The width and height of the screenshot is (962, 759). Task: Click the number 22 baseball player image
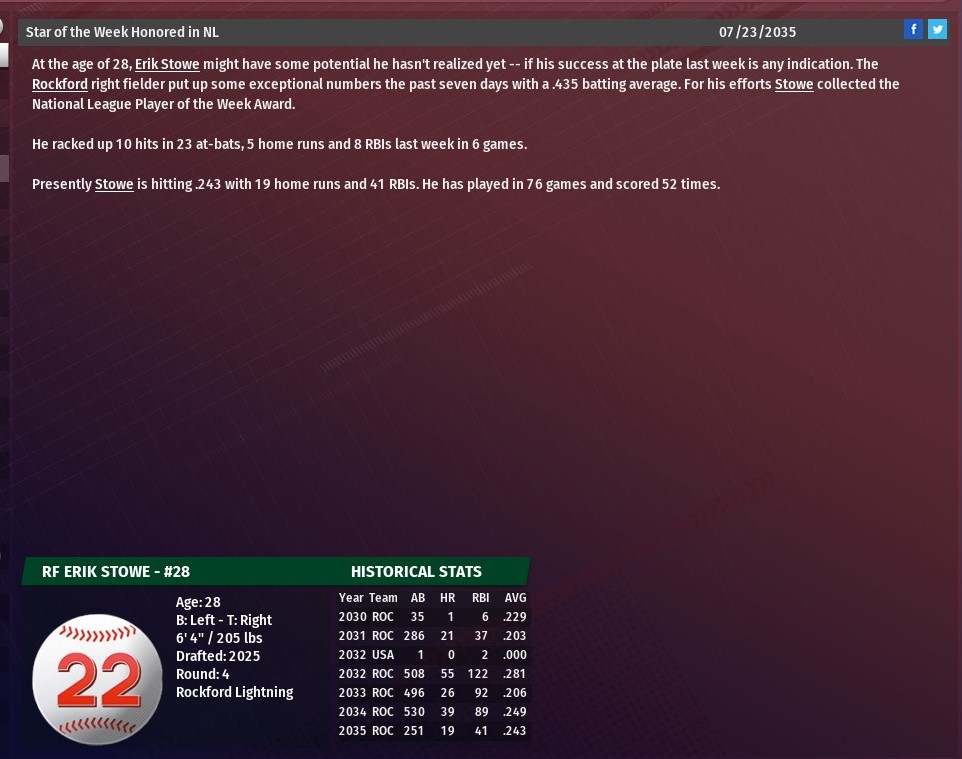click(97, 678)
